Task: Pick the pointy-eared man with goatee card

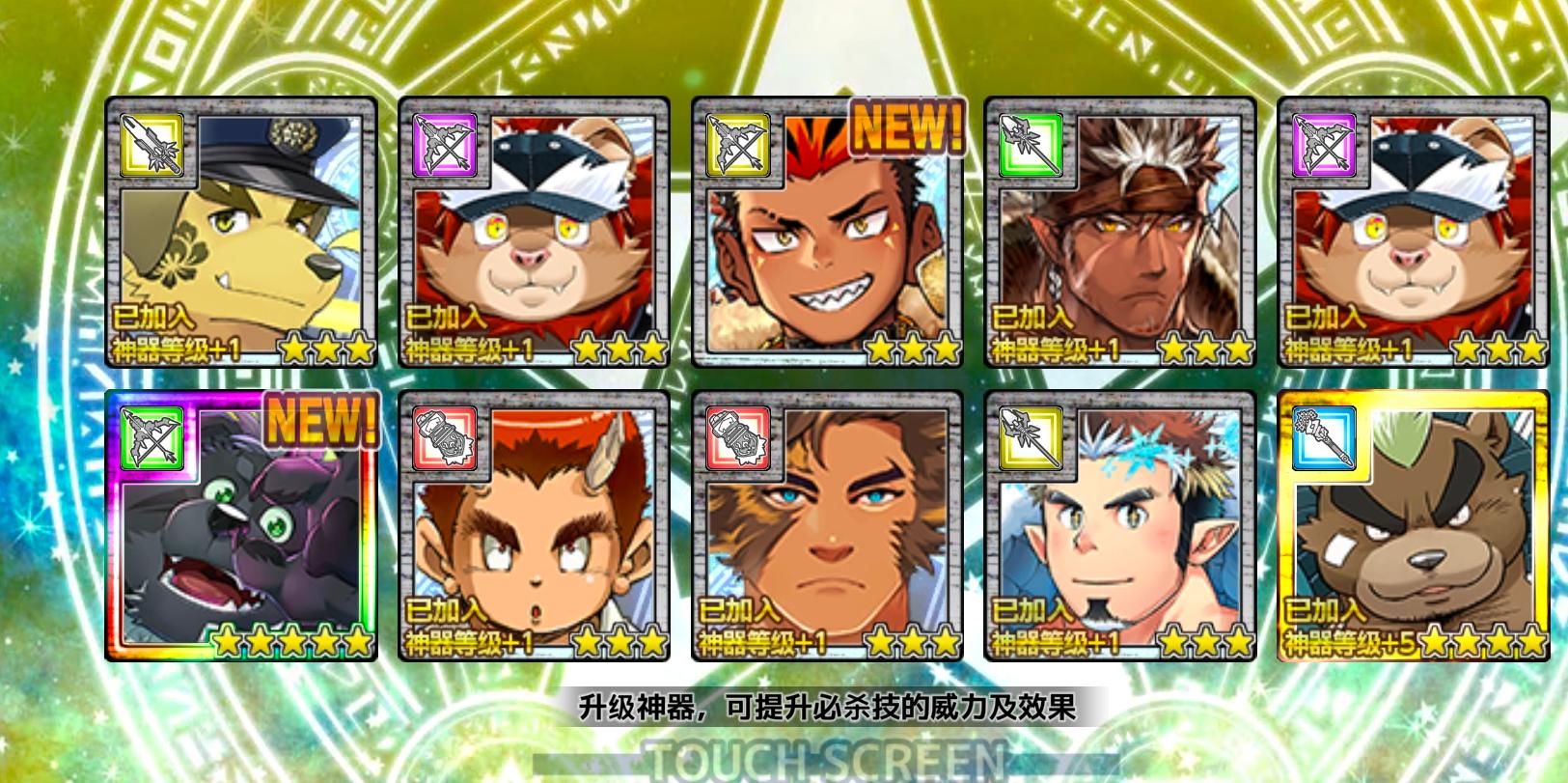Action: click(1119, 526)
